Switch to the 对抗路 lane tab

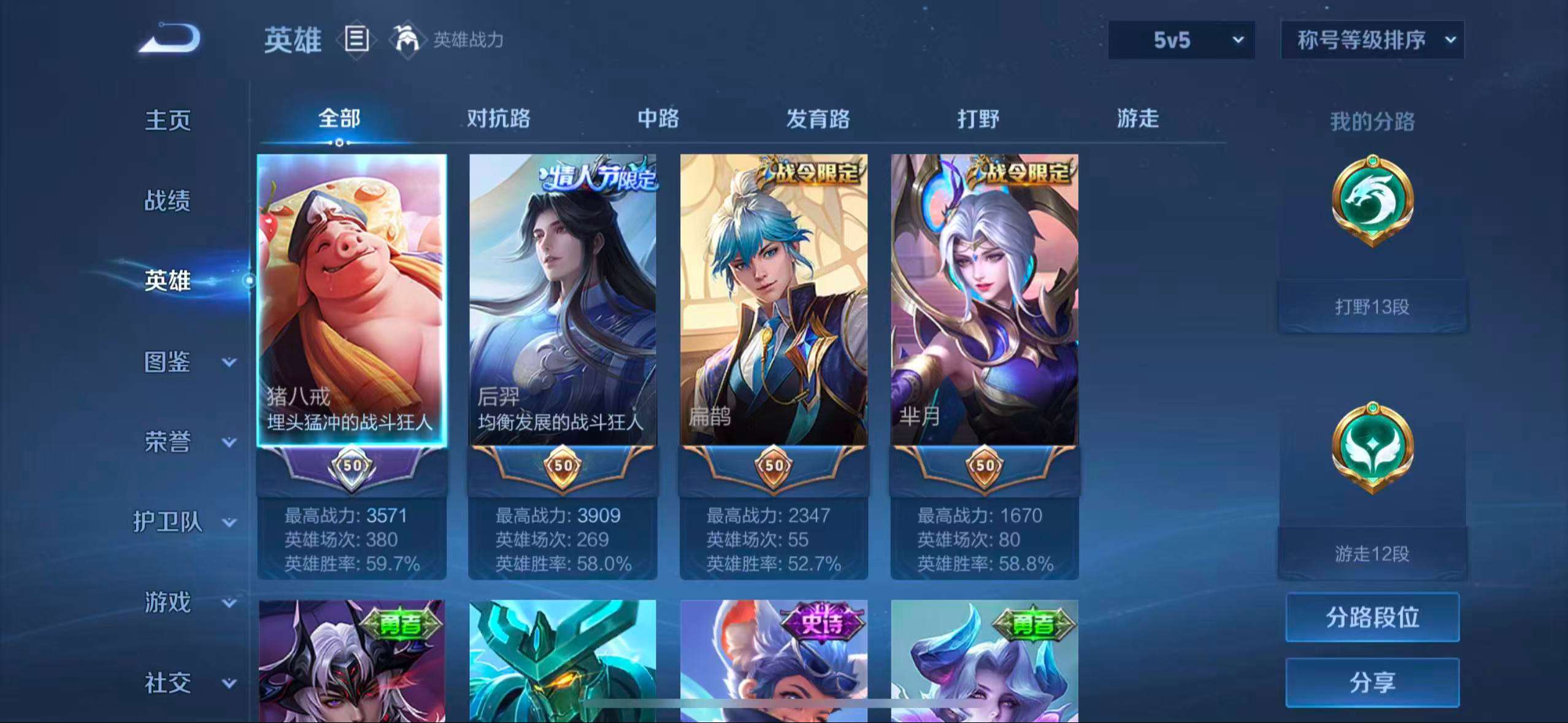[x=498, y=120]
